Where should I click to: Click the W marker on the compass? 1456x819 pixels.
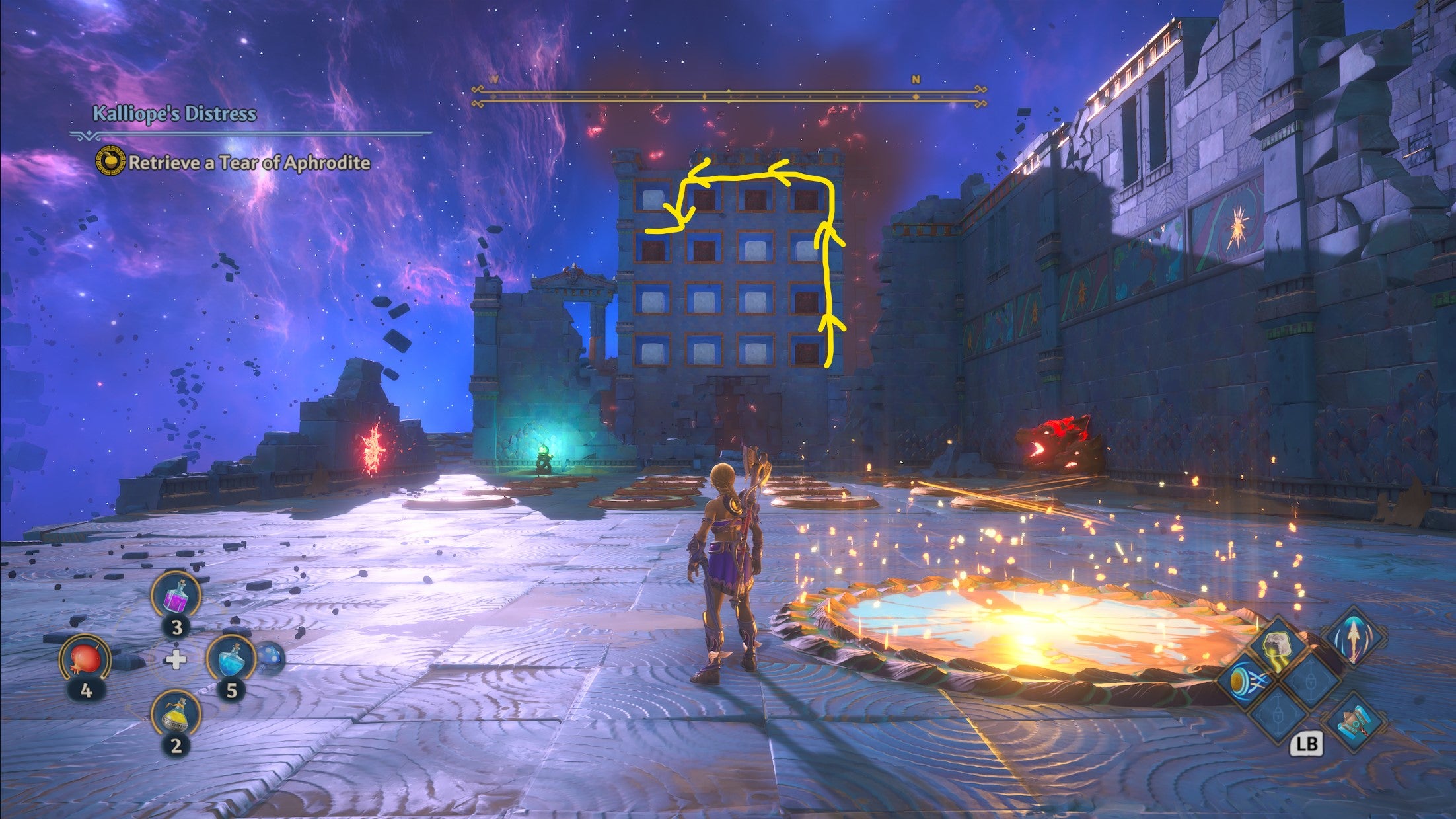(492, 78)
